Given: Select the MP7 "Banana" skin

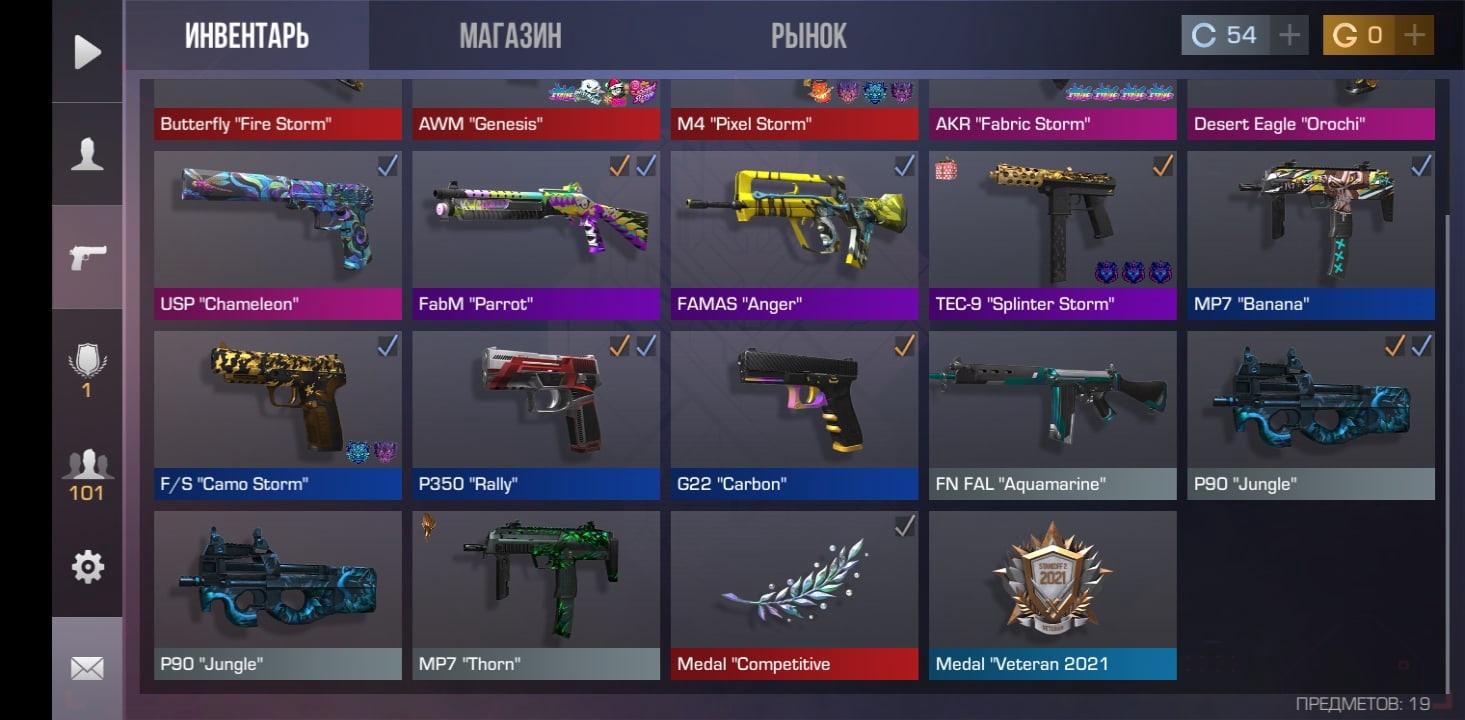Looking at the screenshot, I should [1310, 234].
